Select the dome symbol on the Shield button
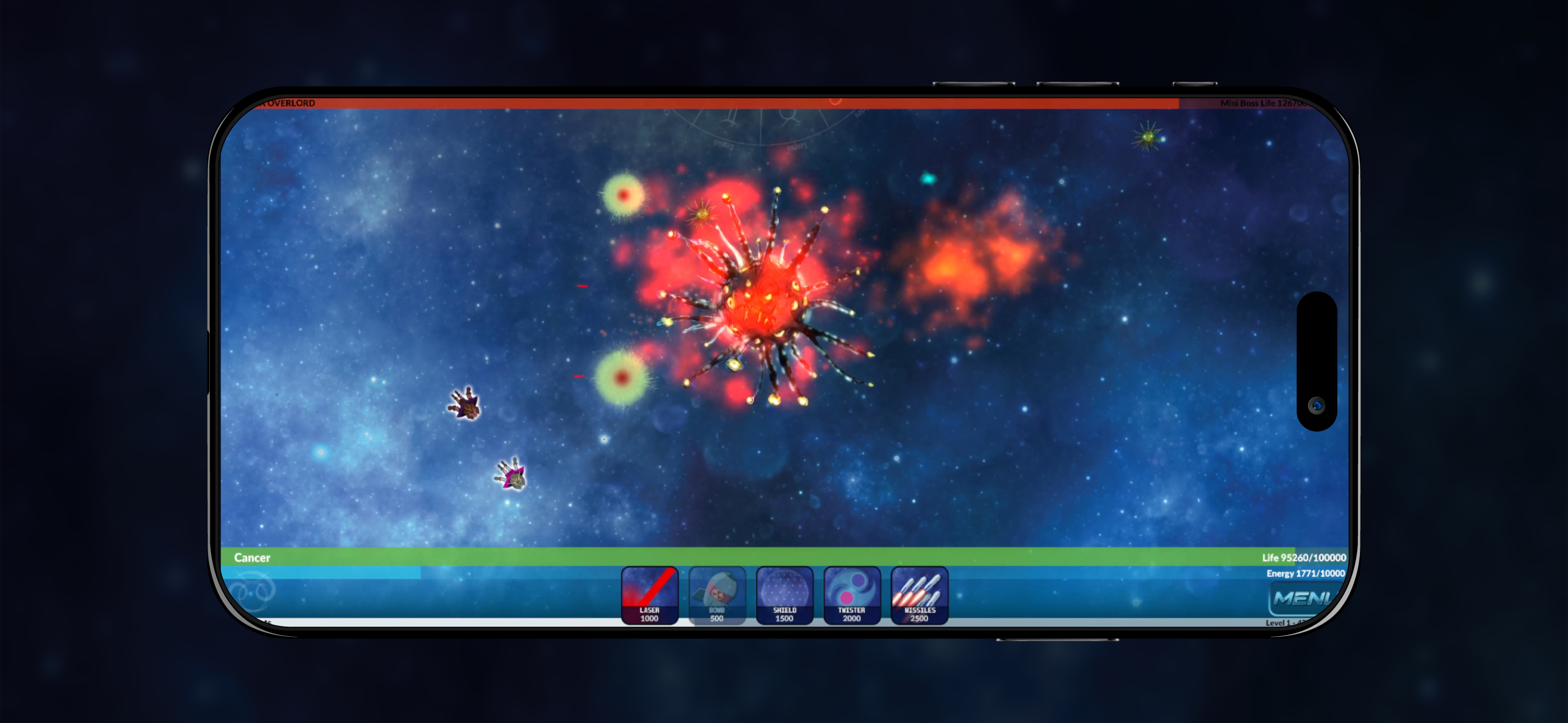 coord(784,587)
